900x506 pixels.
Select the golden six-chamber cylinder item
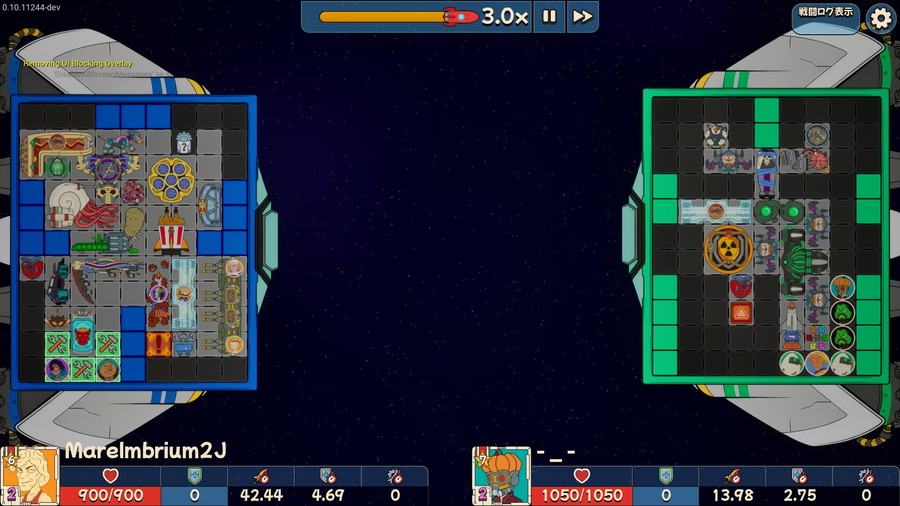pos(171,180)
